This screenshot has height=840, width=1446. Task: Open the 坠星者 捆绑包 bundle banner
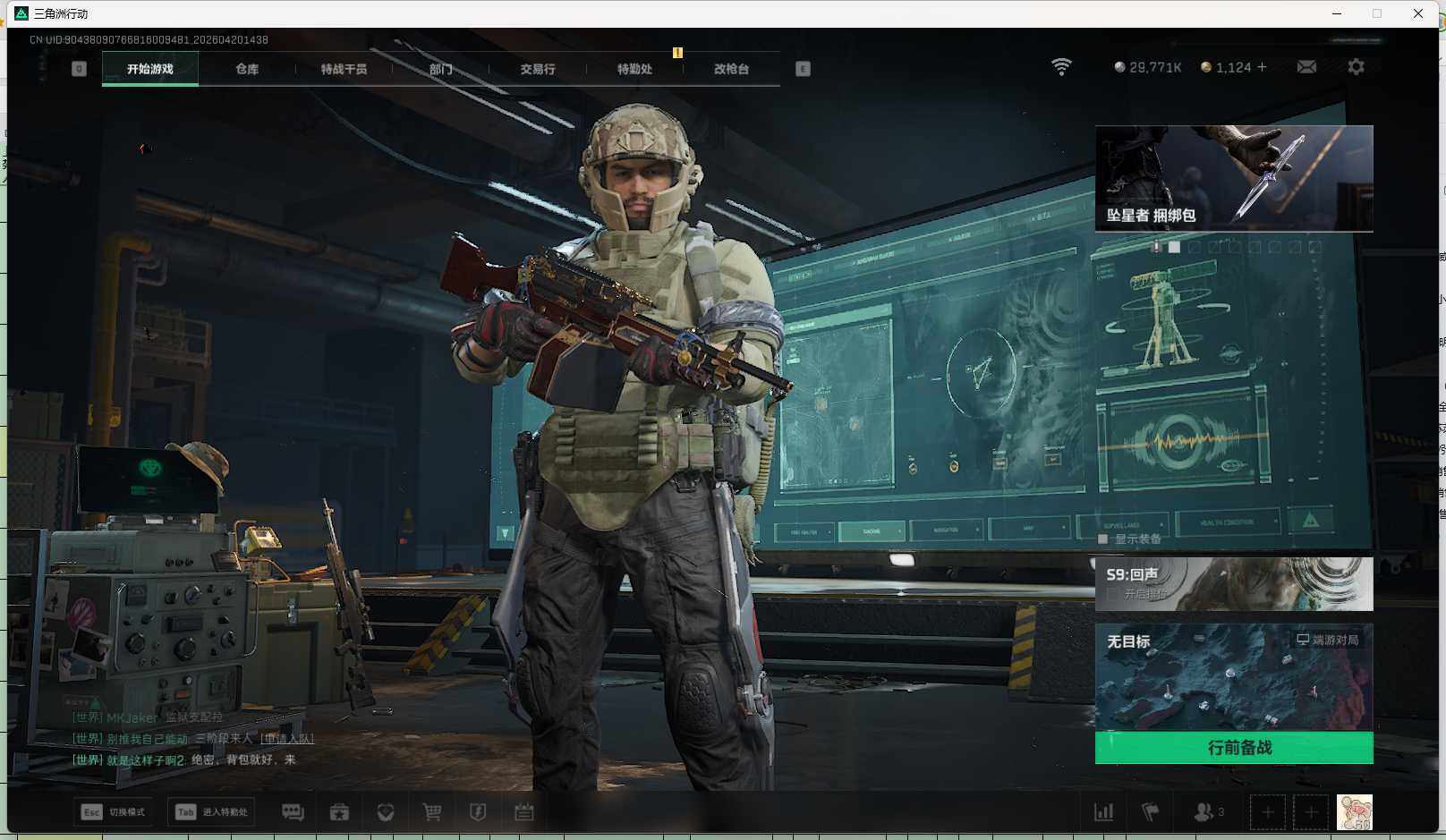click(1234, 178)
